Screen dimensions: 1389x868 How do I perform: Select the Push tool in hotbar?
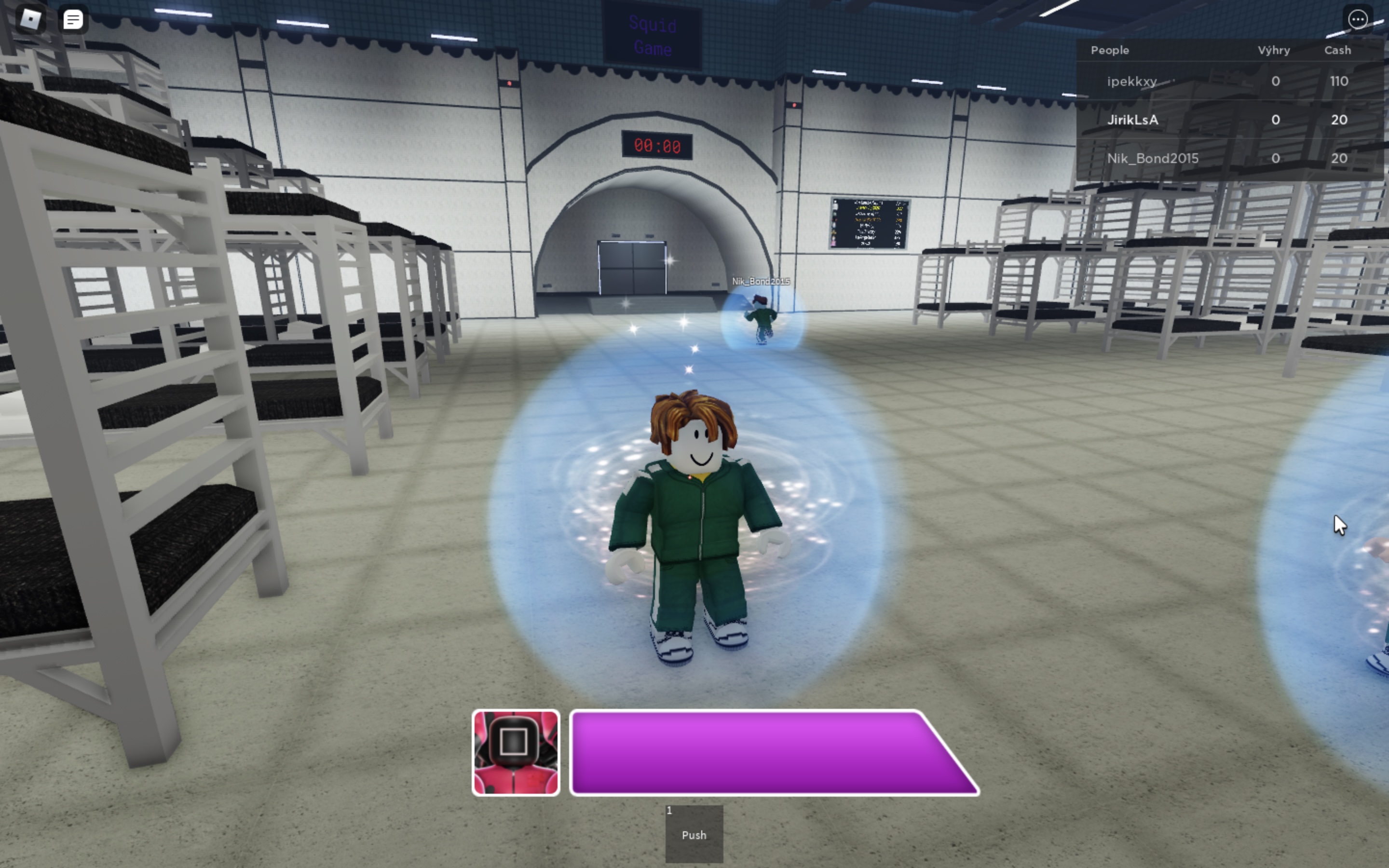[694, 834]
